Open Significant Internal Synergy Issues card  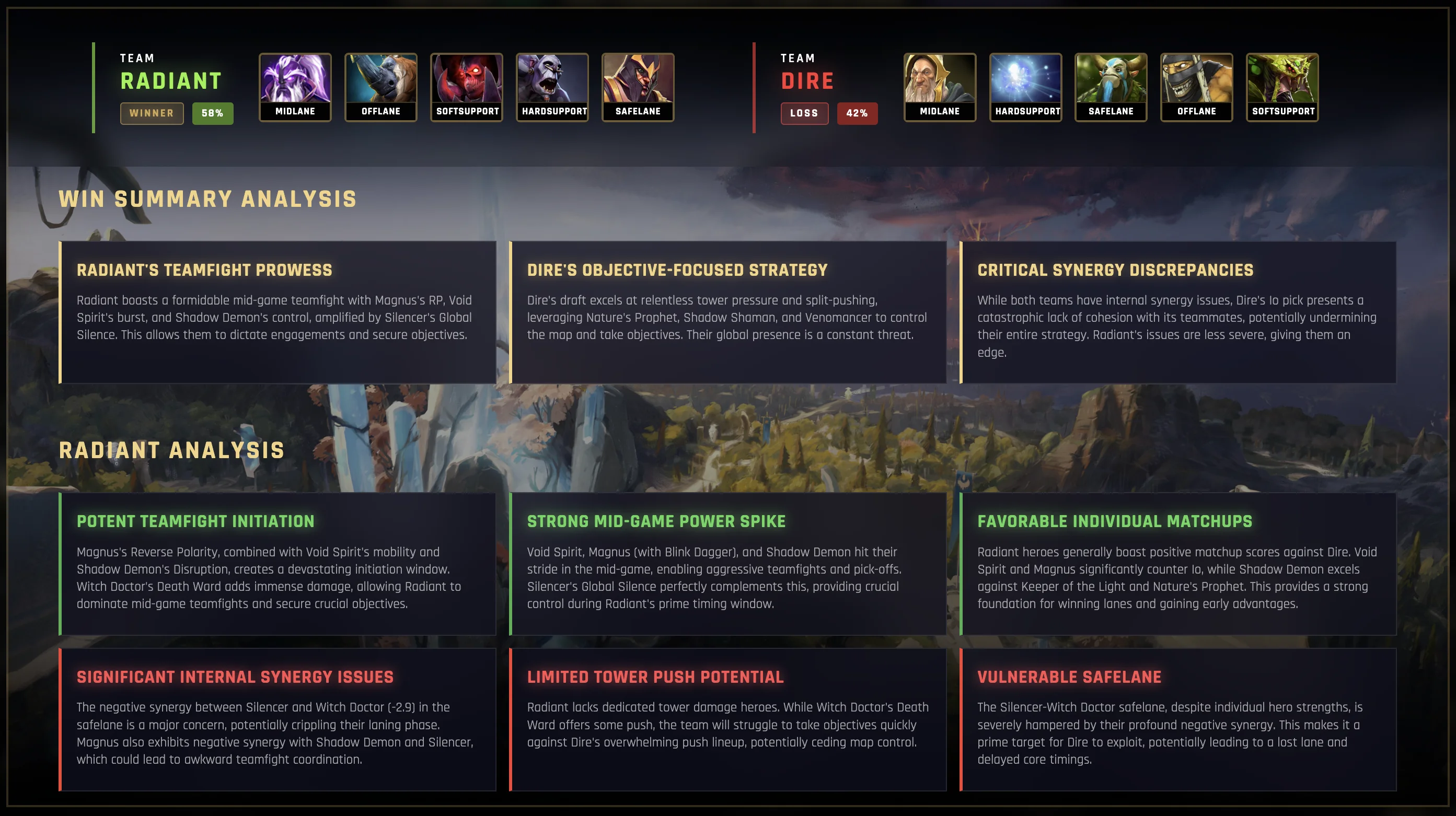278,719
